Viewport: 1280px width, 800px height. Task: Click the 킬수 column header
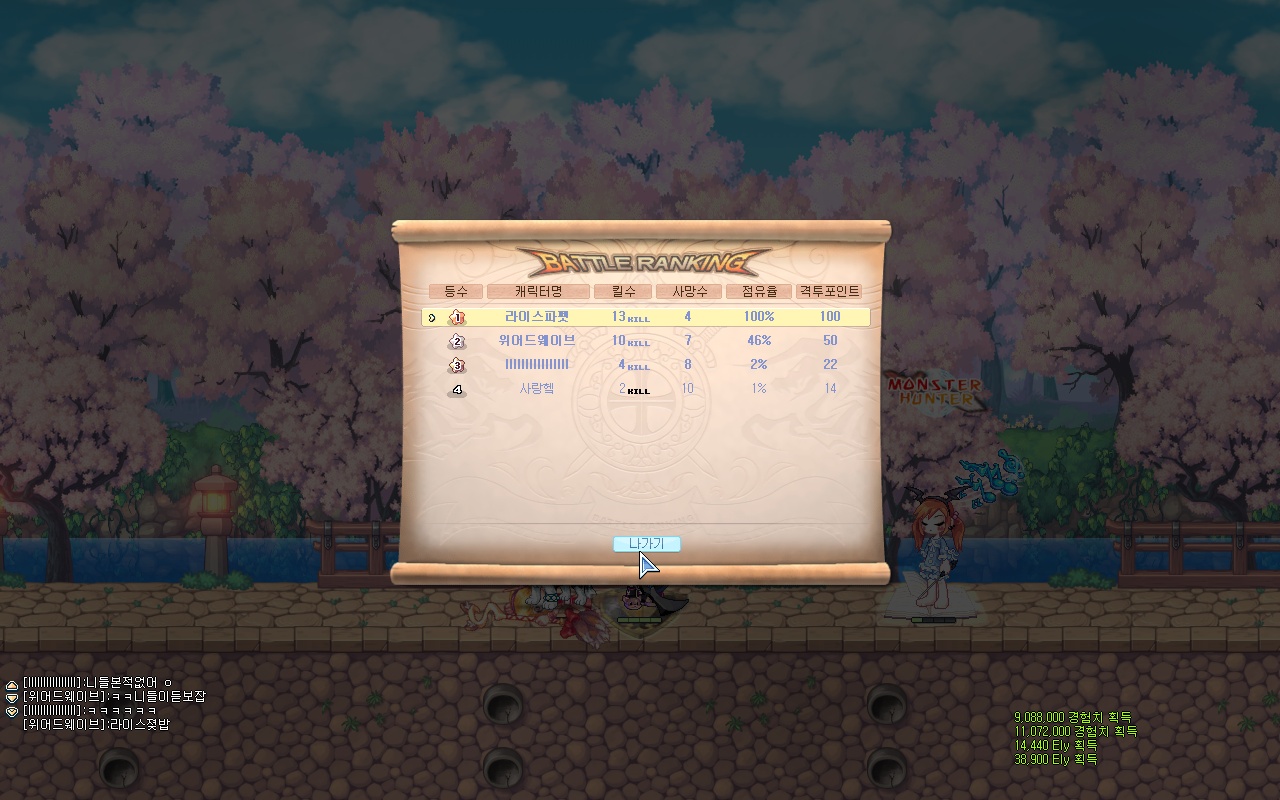[622, 291]
